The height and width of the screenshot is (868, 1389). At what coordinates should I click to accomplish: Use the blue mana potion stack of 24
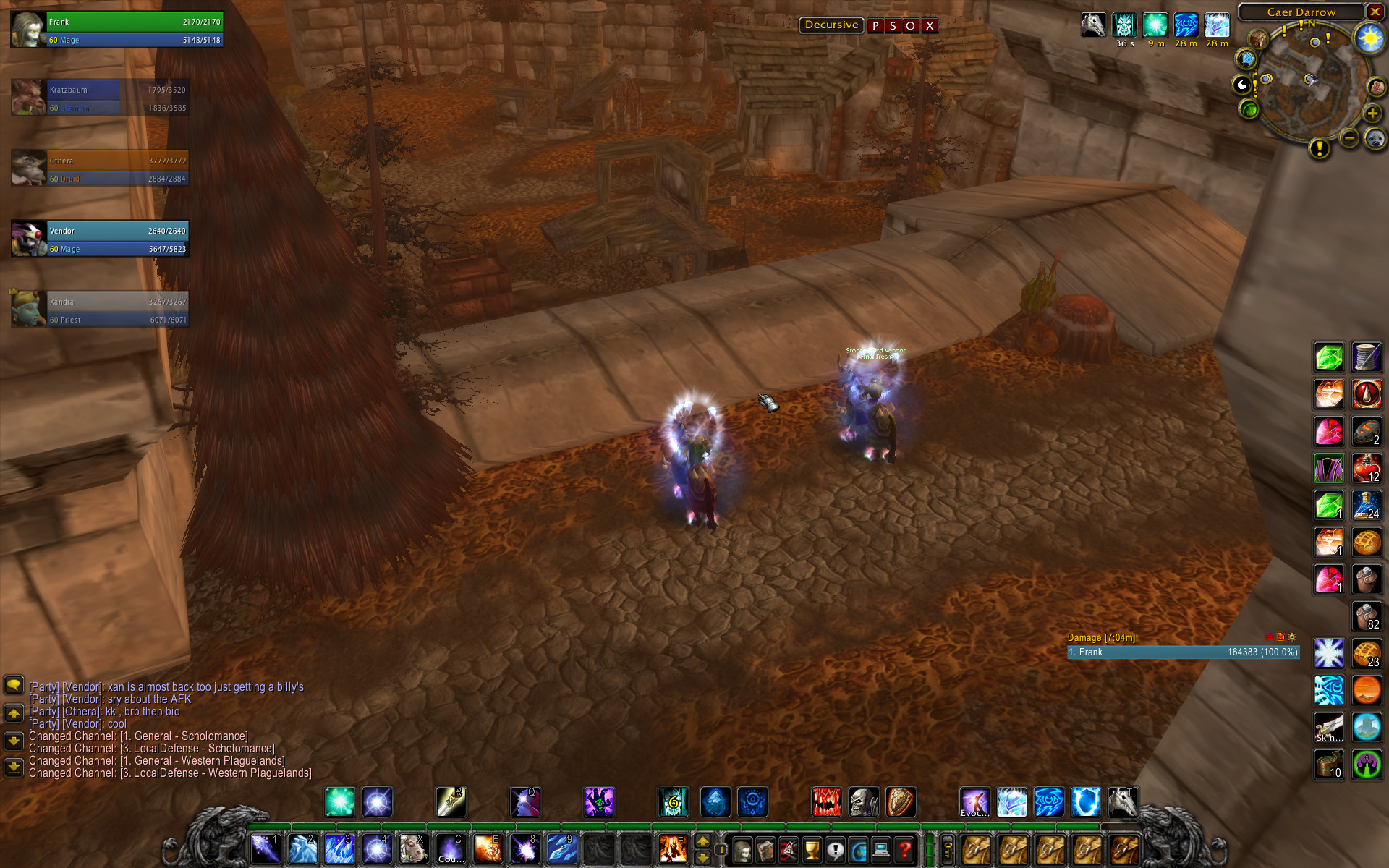pos(1367,506)
